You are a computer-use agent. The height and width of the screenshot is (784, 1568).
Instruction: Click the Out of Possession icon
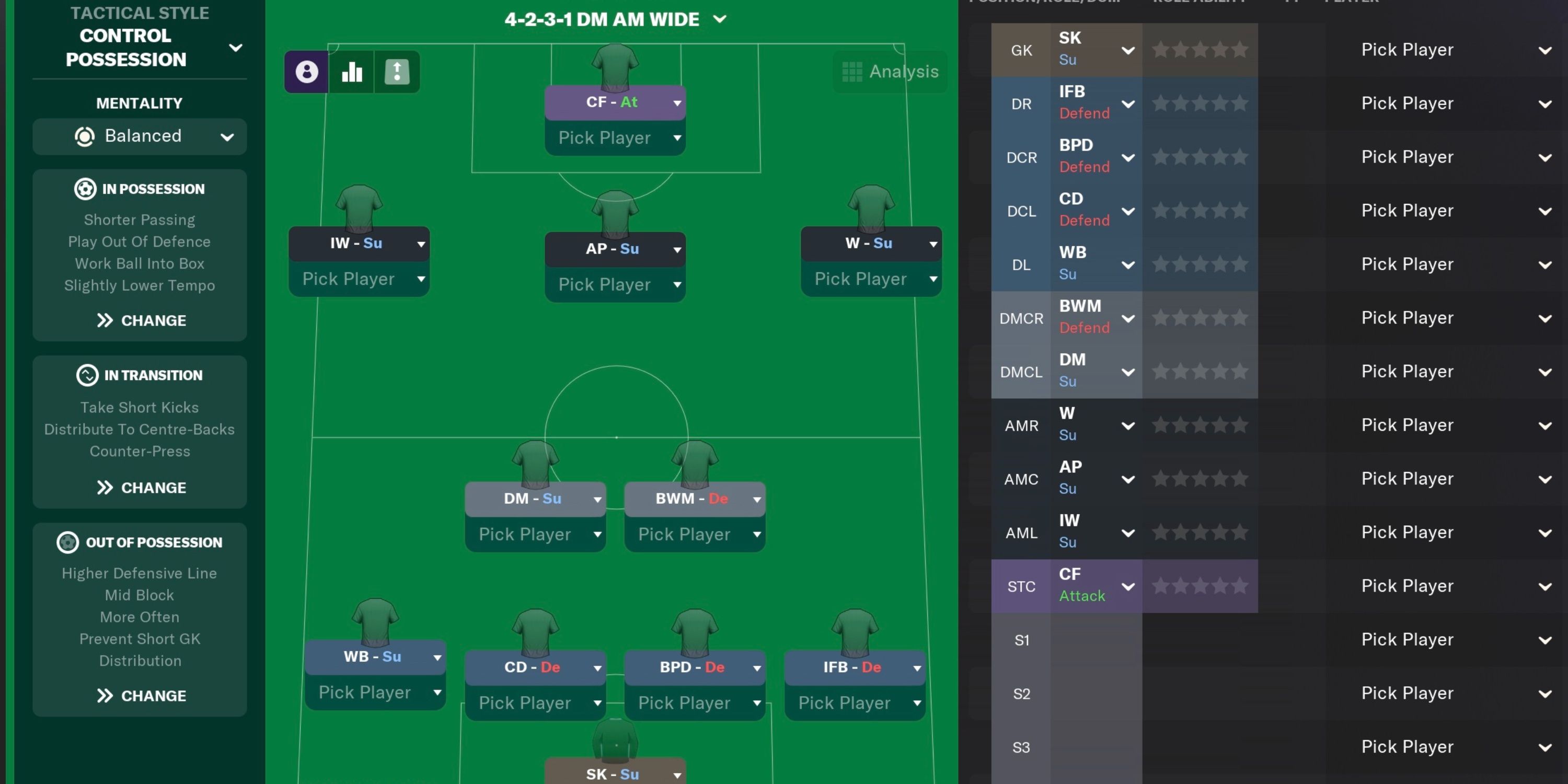click(67, 541)
